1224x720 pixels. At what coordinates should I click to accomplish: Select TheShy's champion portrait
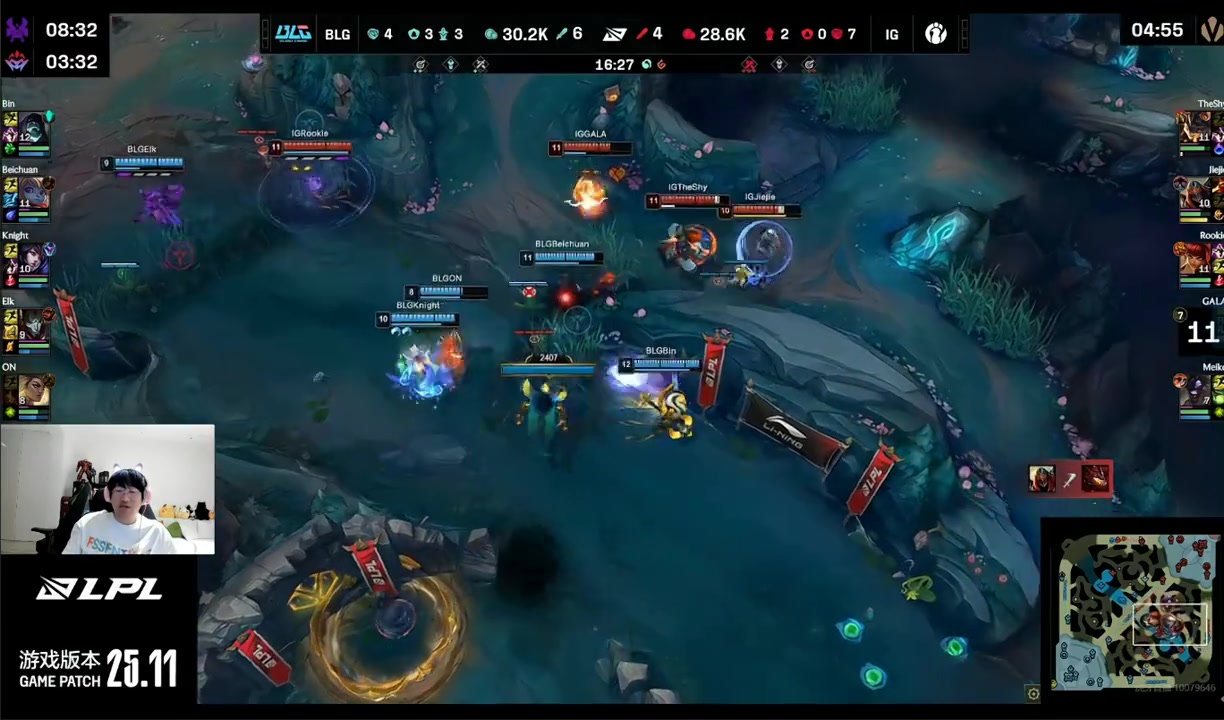coord(1194,128)
